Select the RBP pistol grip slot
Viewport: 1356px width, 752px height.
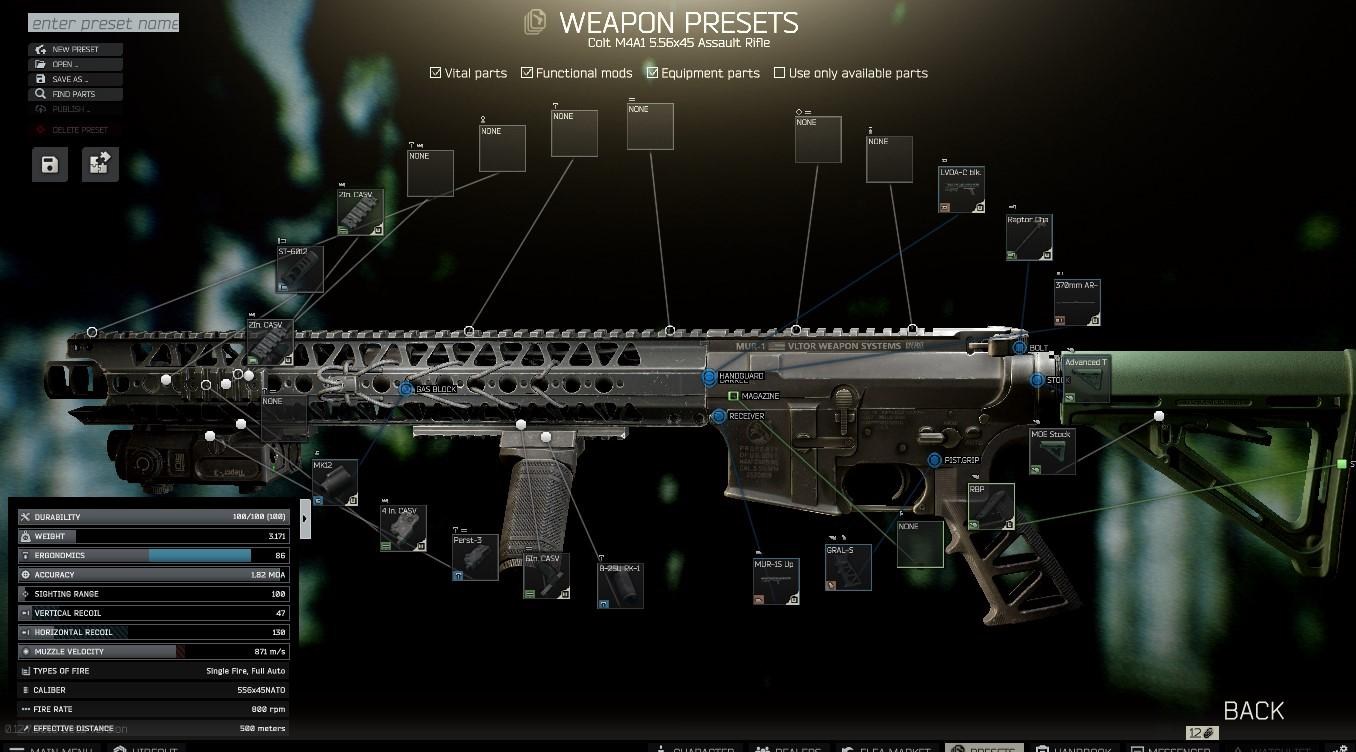point(991,506)
